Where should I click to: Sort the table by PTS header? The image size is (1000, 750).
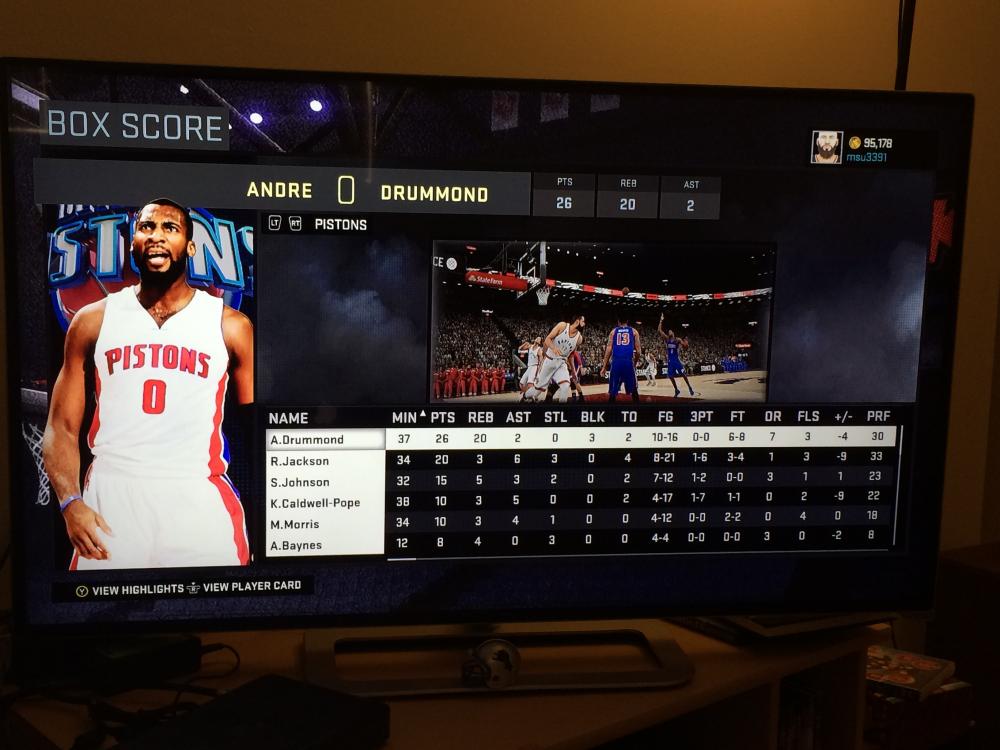442,417
